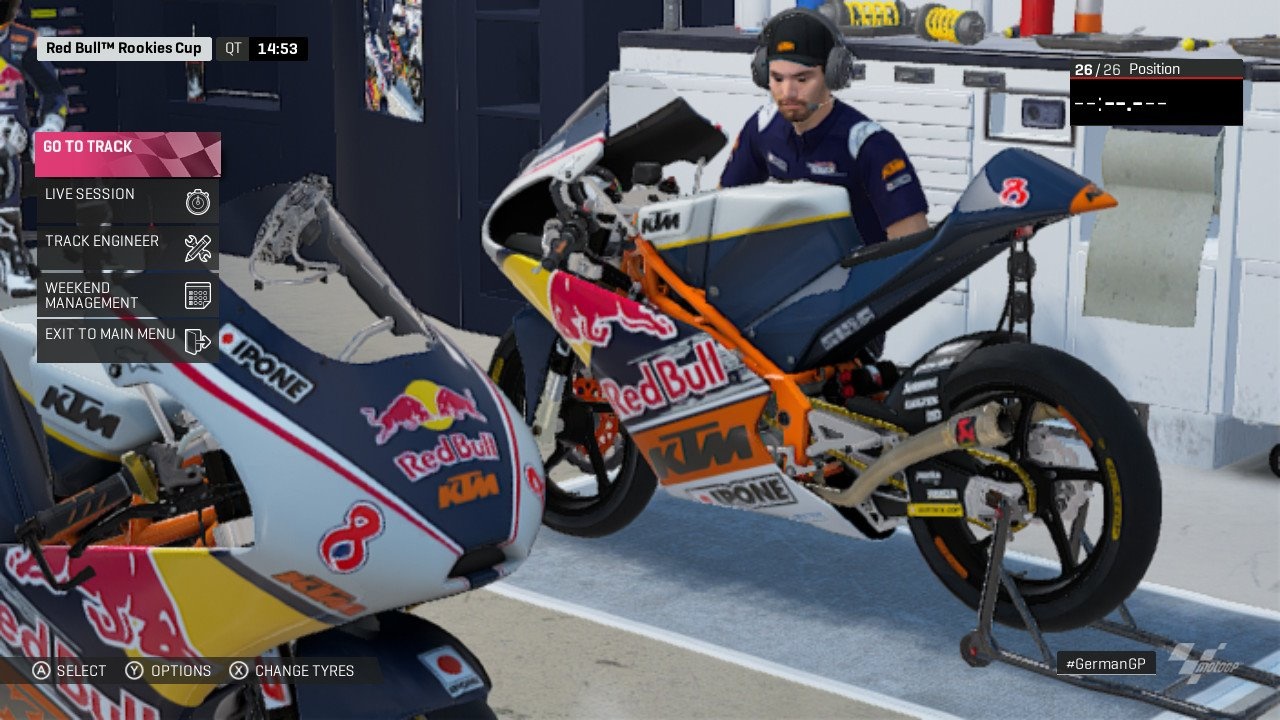Screen dimensions: 1280x720
Task: Click the Track Engineer wrench icon
Action: 197,248
